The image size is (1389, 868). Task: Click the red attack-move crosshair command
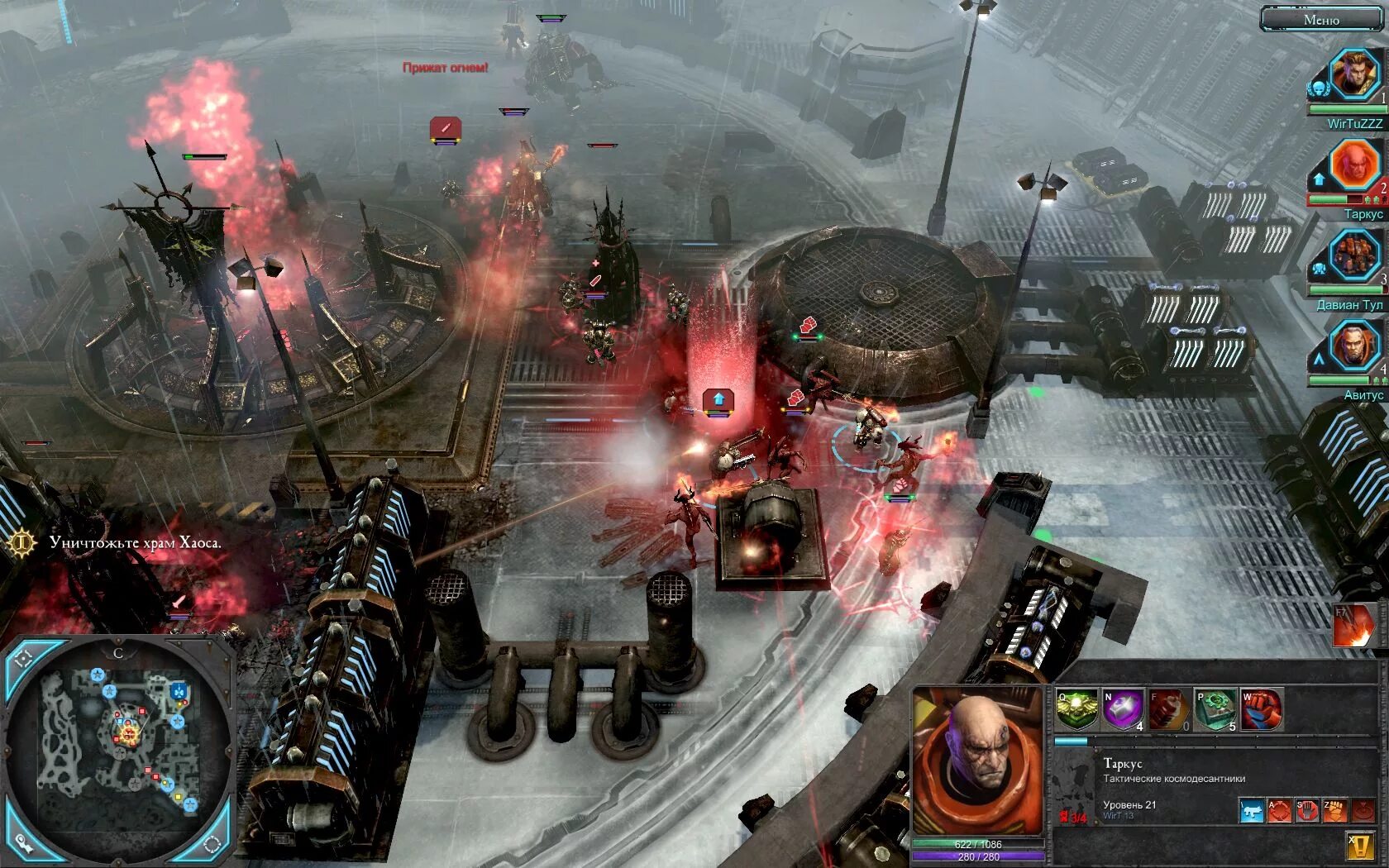click(x=1279, y=811)
